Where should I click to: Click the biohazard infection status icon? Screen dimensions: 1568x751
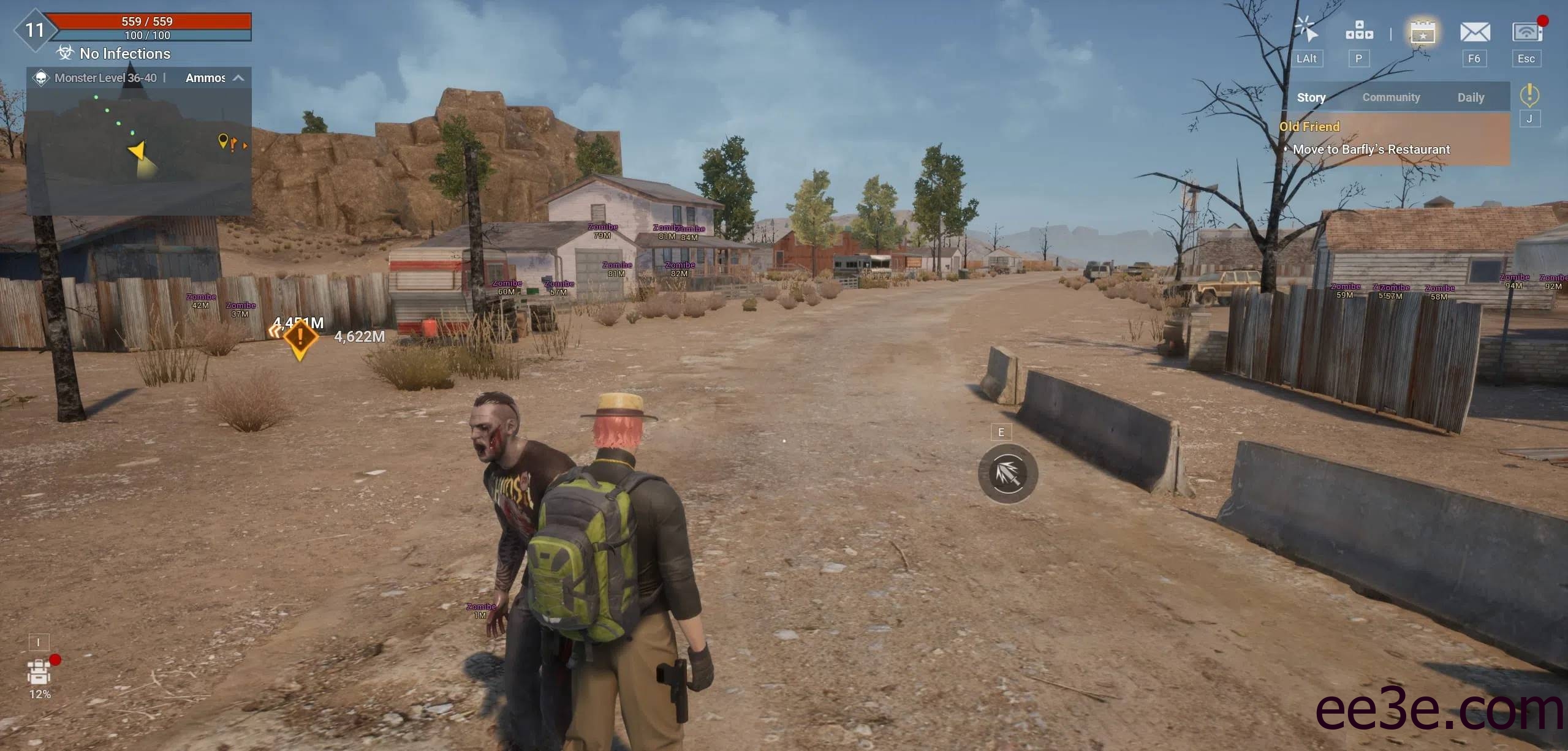(65, 53)
